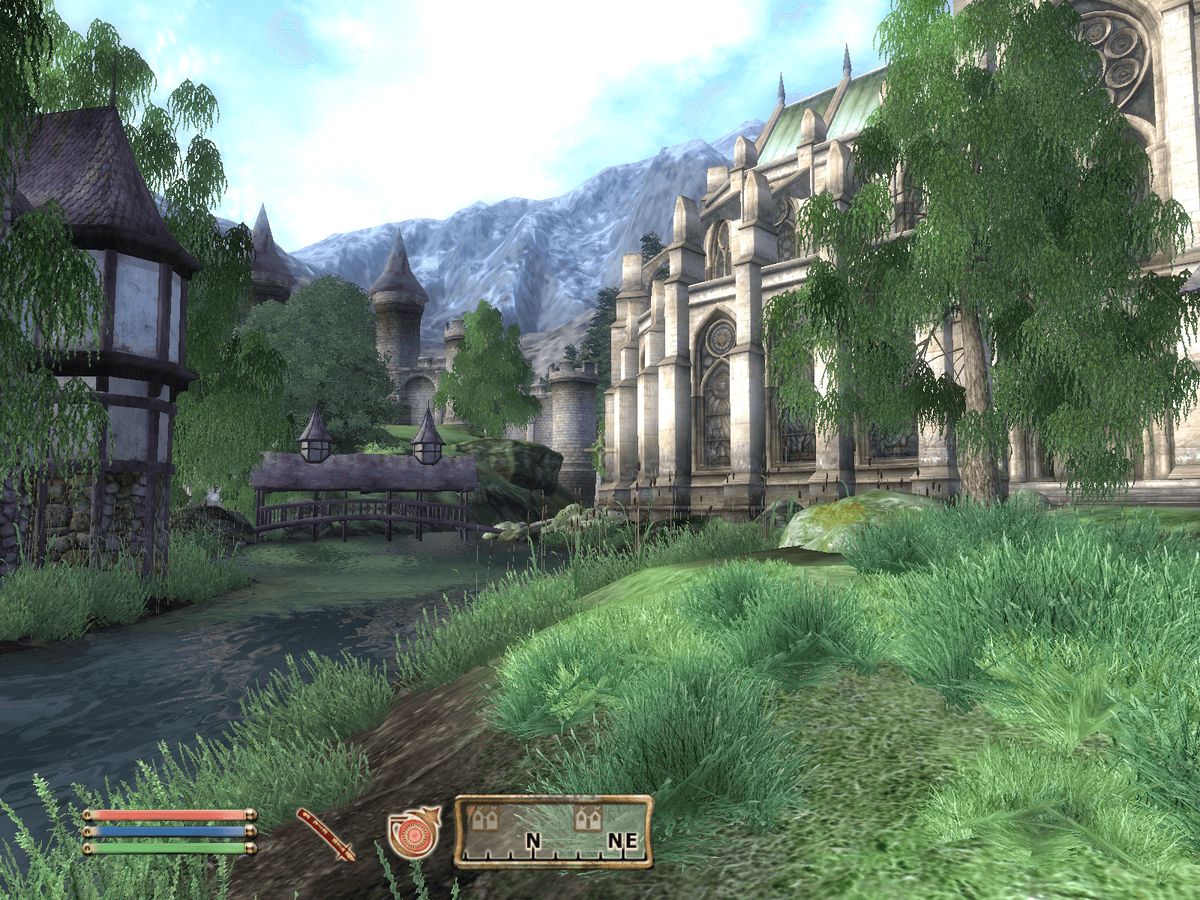Viewport: 1200px width, 900px height.
Task: Select the house marker between N and NE
Action: click(x=587, y=819)
